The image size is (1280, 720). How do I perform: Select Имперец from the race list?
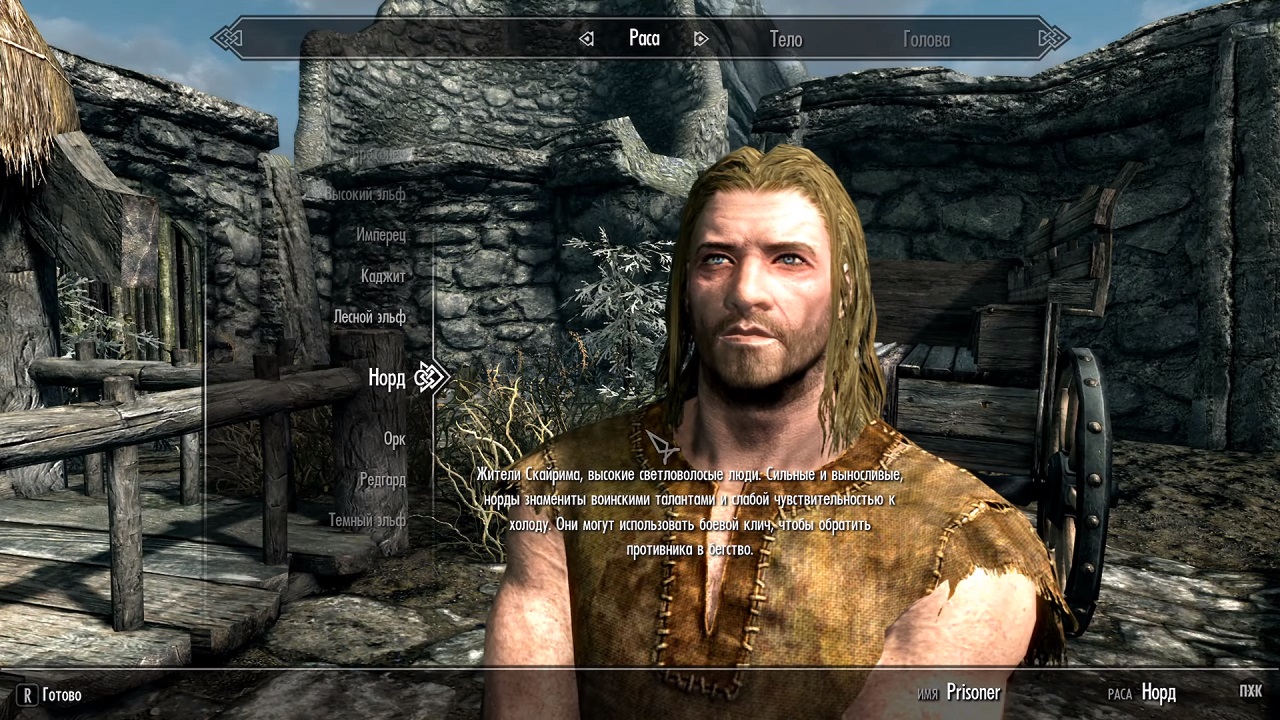coord(381,235)
